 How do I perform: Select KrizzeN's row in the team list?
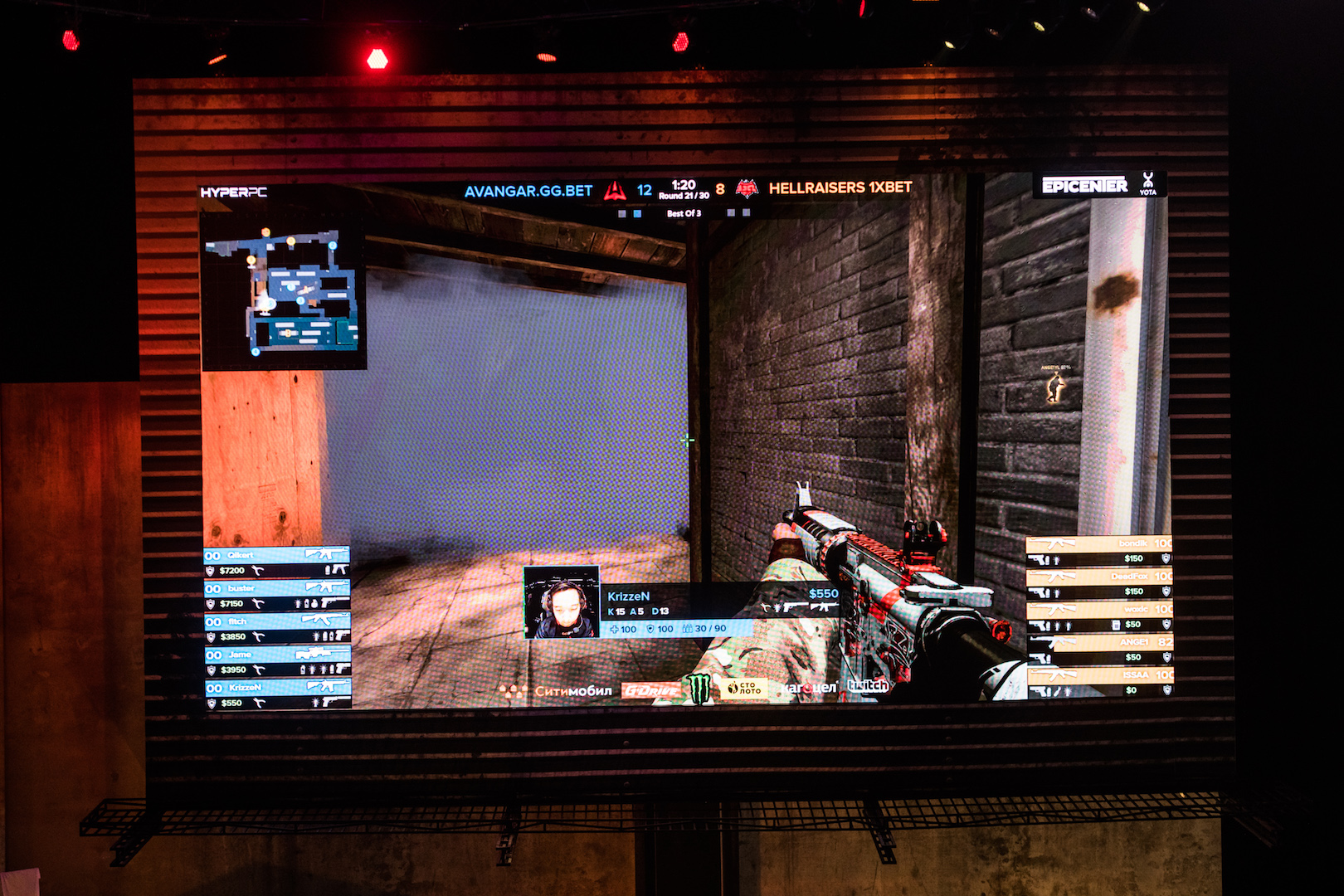(276, 694)
